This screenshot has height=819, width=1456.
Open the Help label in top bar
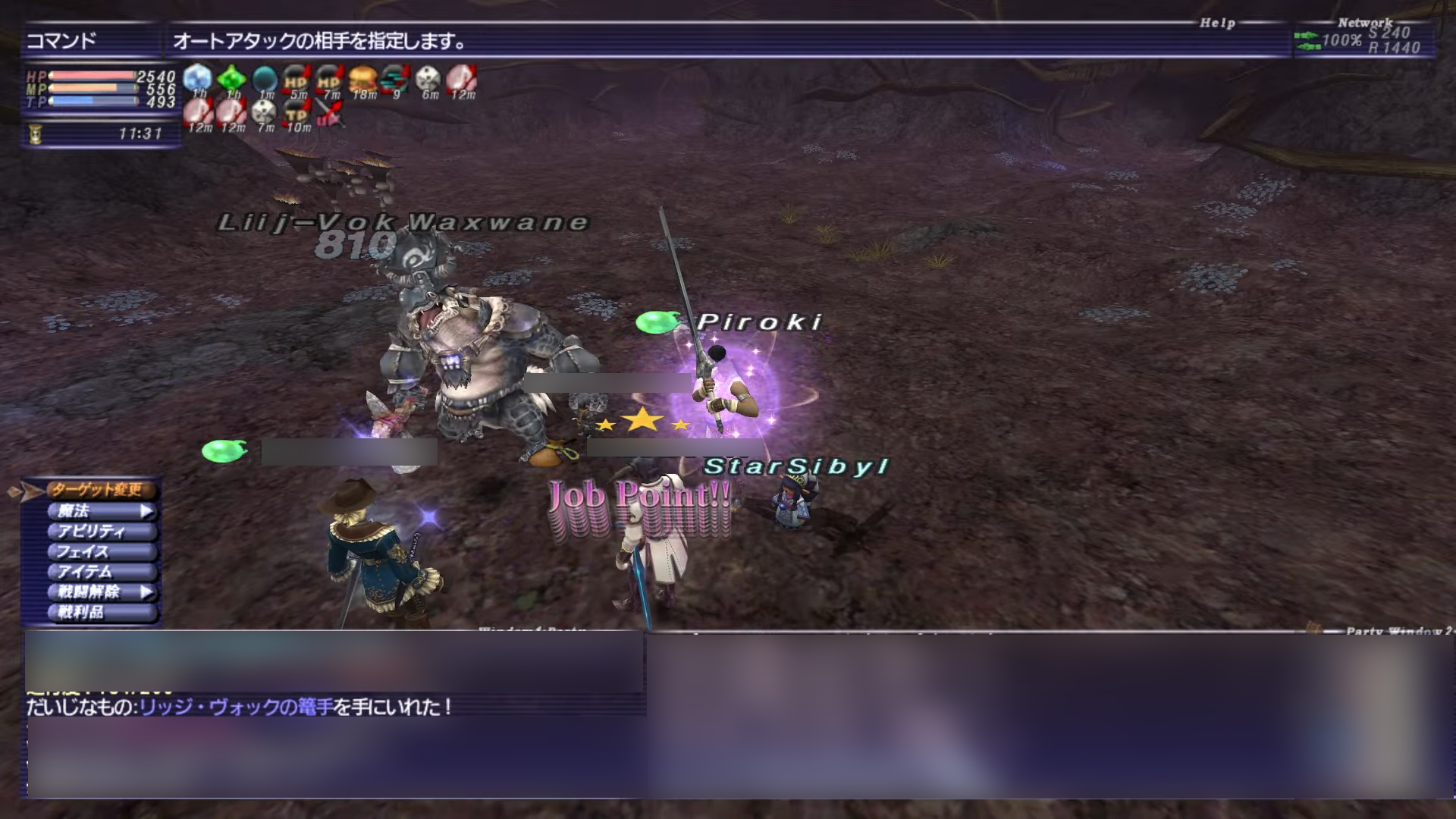coord(1217,24)
